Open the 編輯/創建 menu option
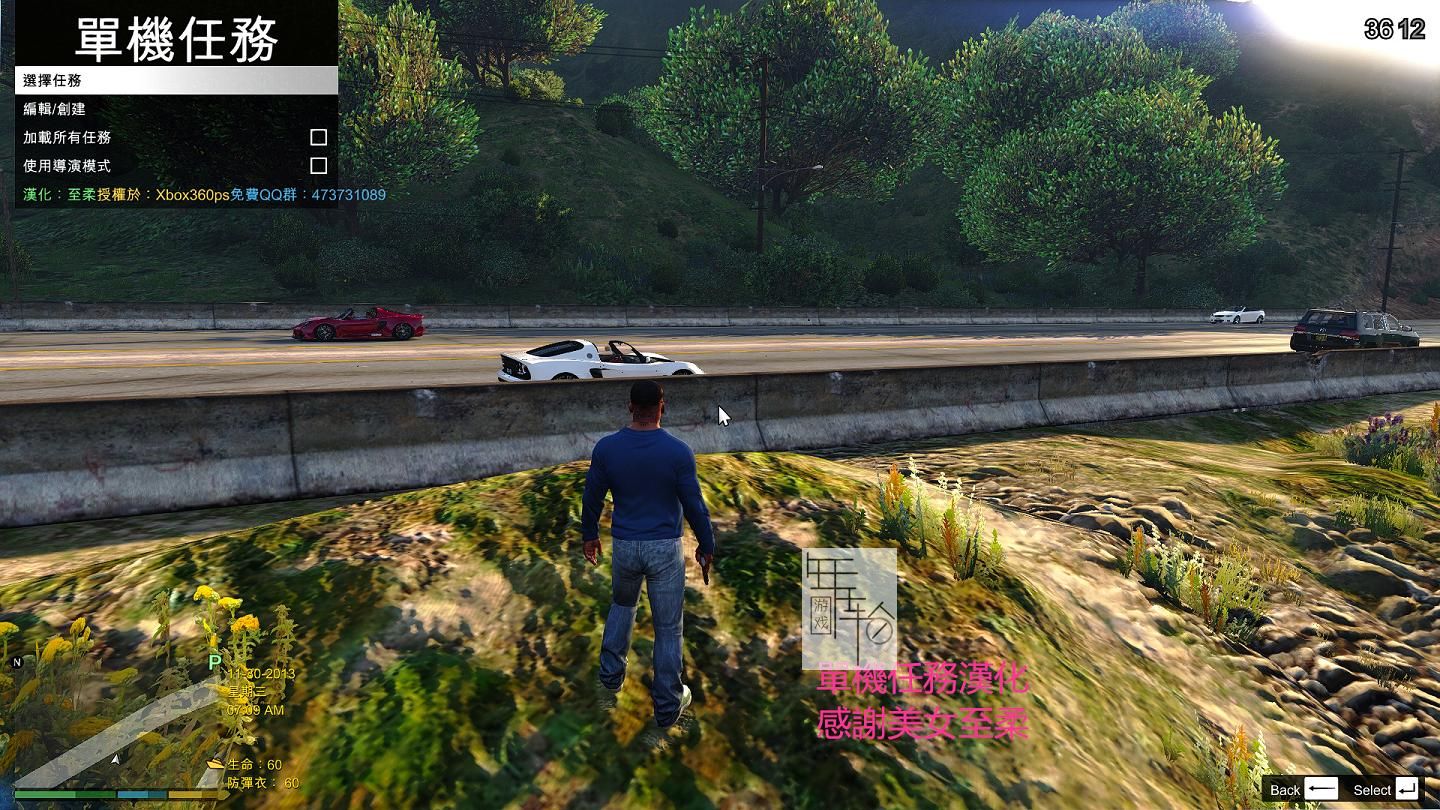 [176, 109]
